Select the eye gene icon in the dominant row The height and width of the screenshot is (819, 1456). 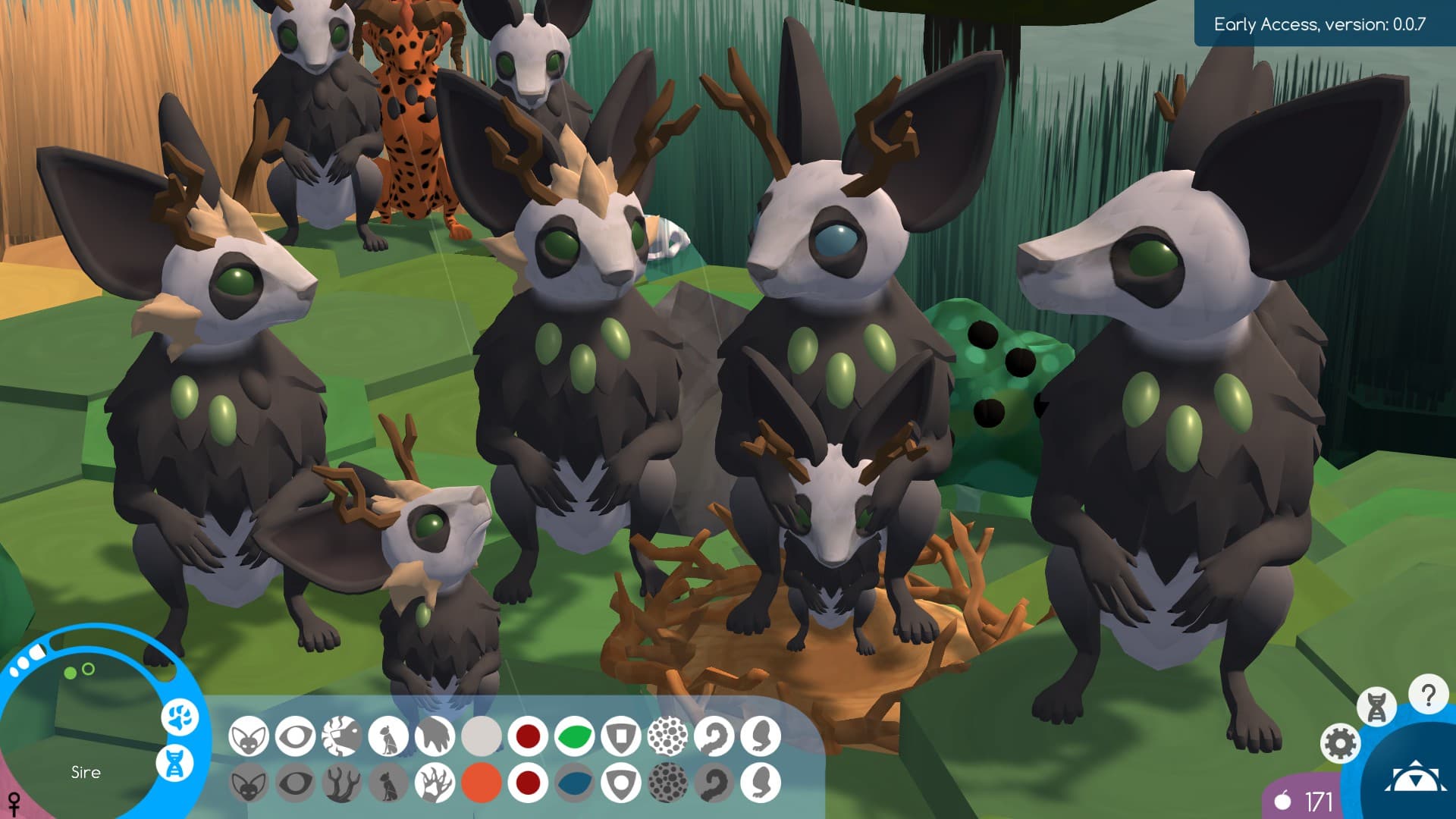coord(294,736)
